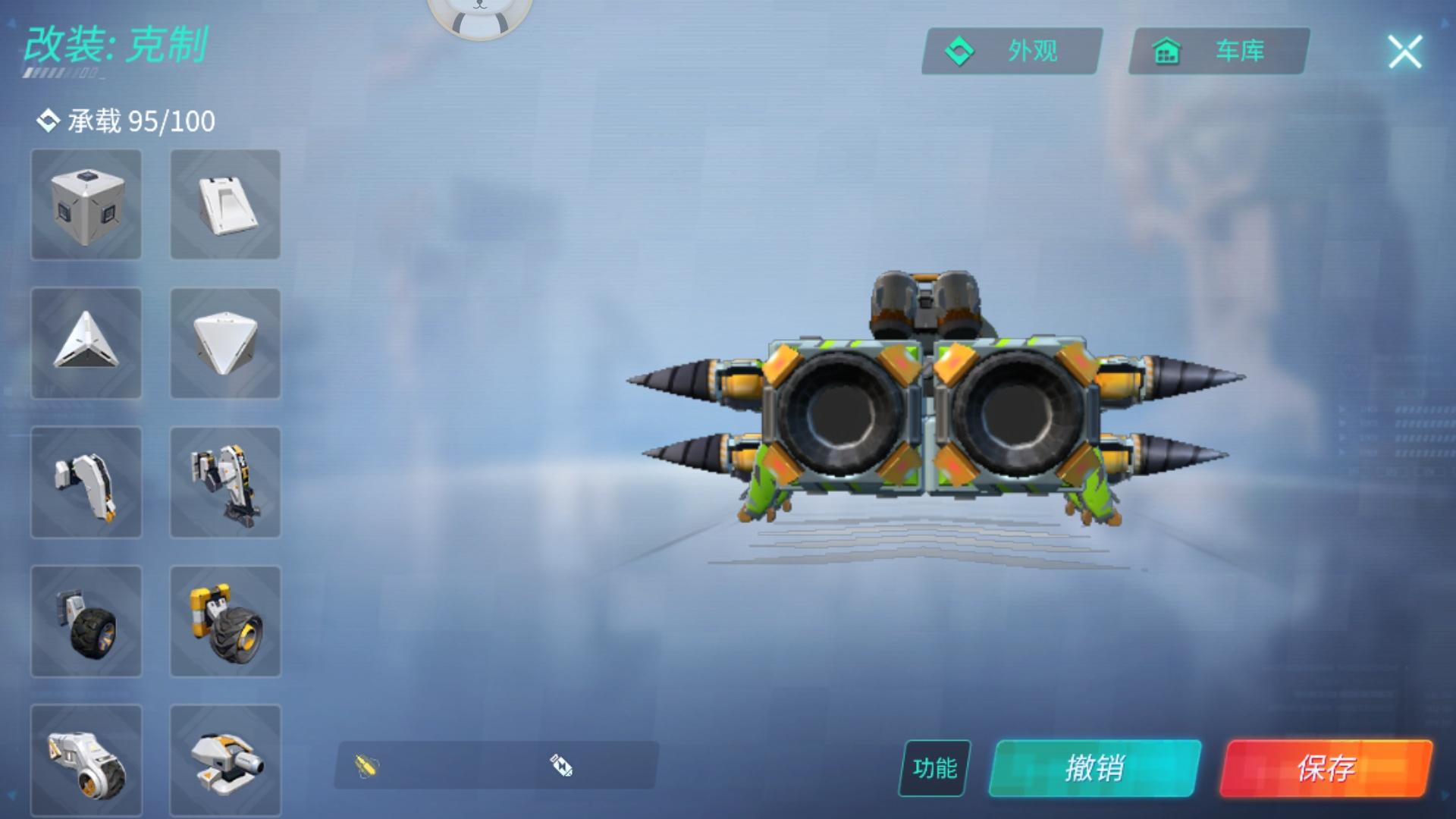Select the small off-road wheel part
The width and height of the screenshot is (1456, 819).
click(x=86, y=622)
